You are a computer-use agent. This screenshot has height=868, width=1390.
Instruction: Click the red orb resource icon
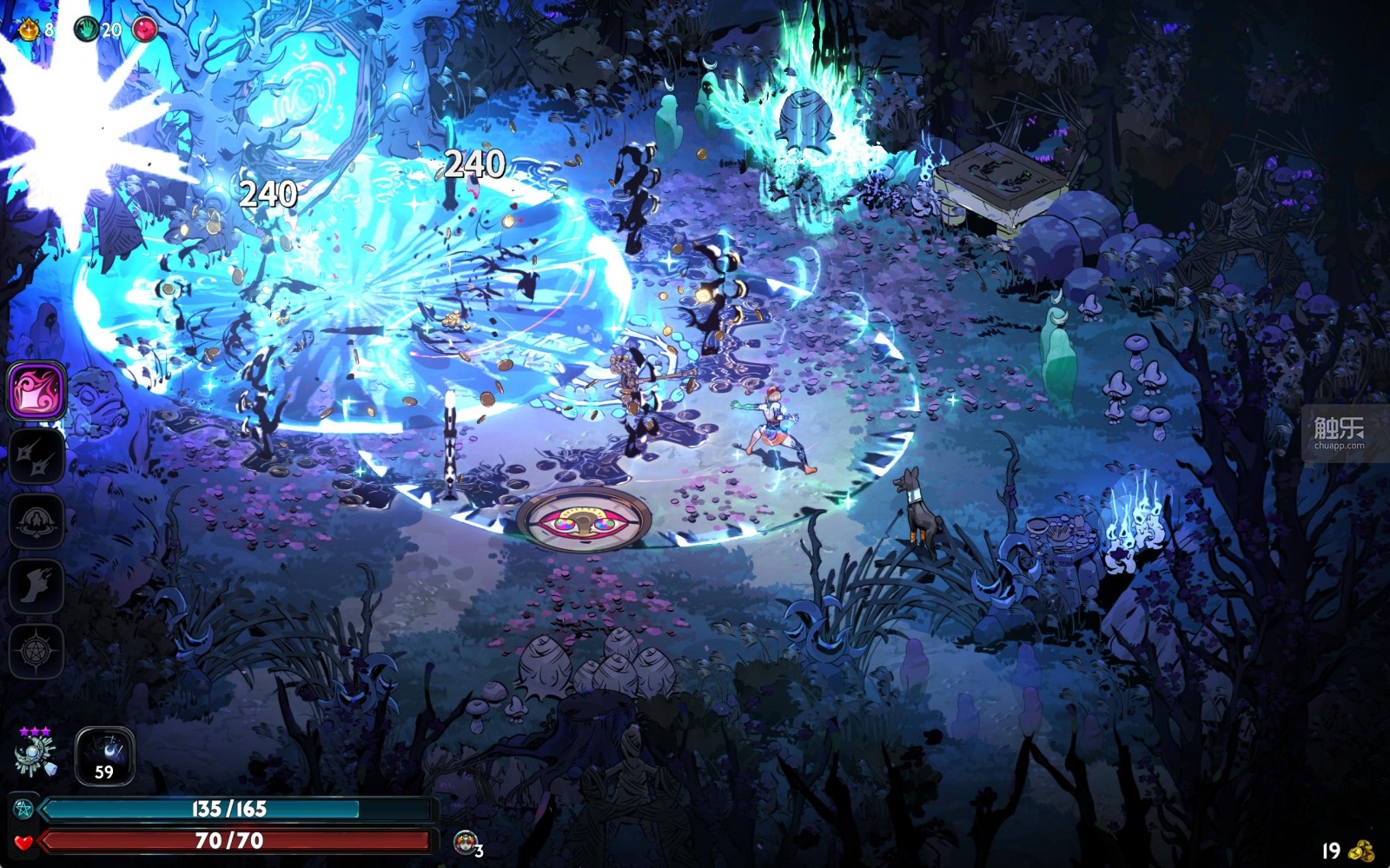tap(145, 30)
